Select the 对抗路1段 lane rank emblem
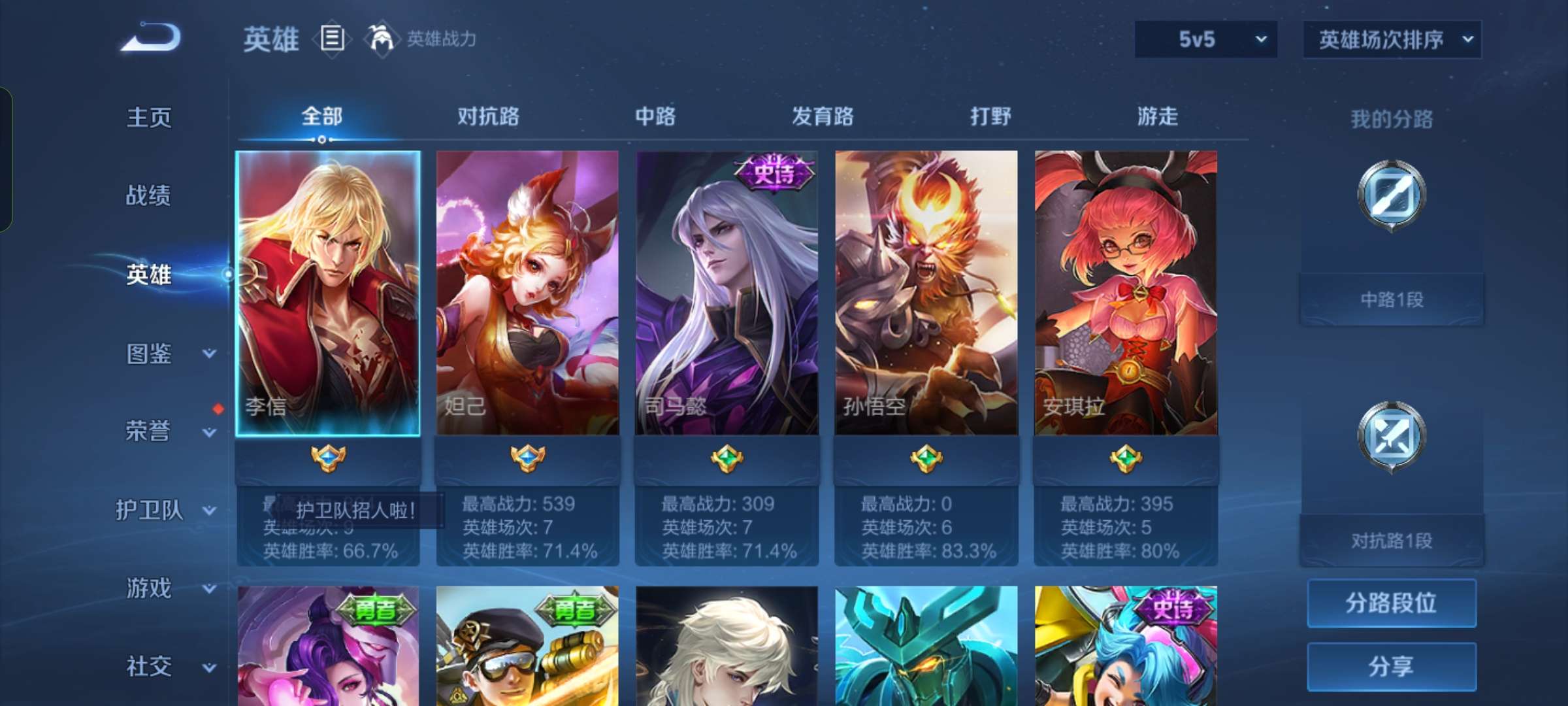The height and width of the screenshot is (706, 1568). point(1391,437)
